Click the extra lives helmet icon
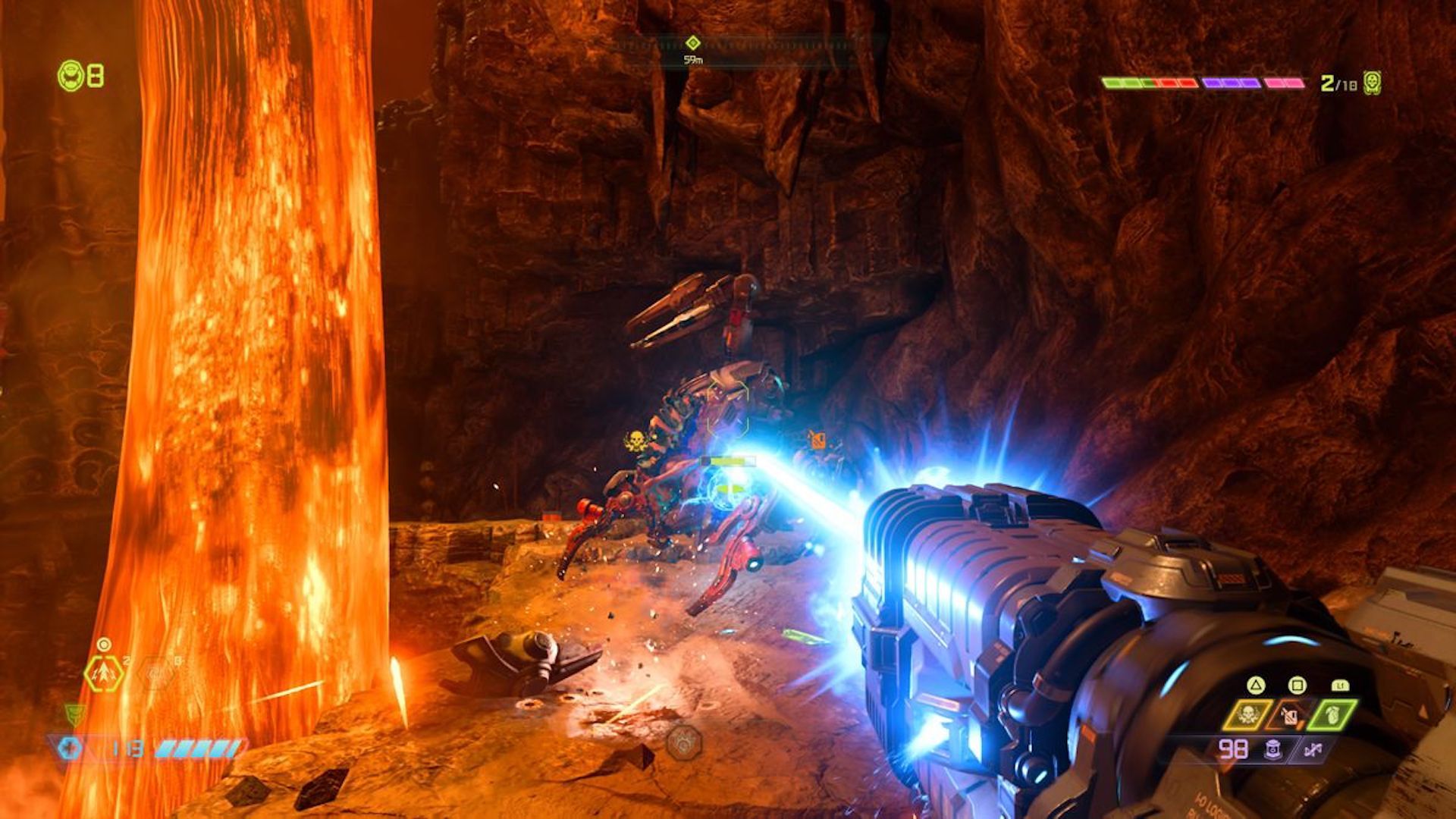This screenshot has width=1456, height=819. [71, 76]
